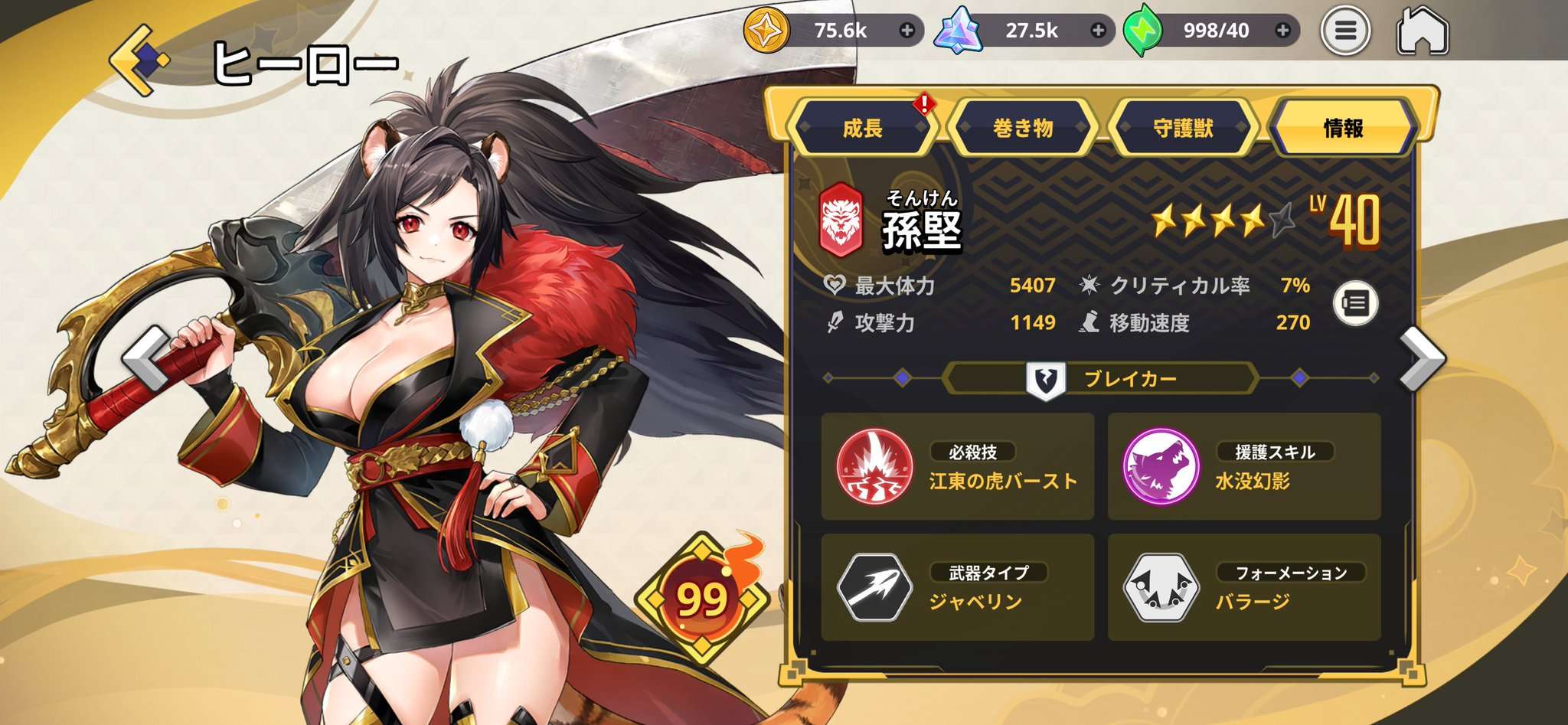Go back with the yellow arrow beside ヒーロー
This screenshot has width=1568, height=725.
coord(139,60)
